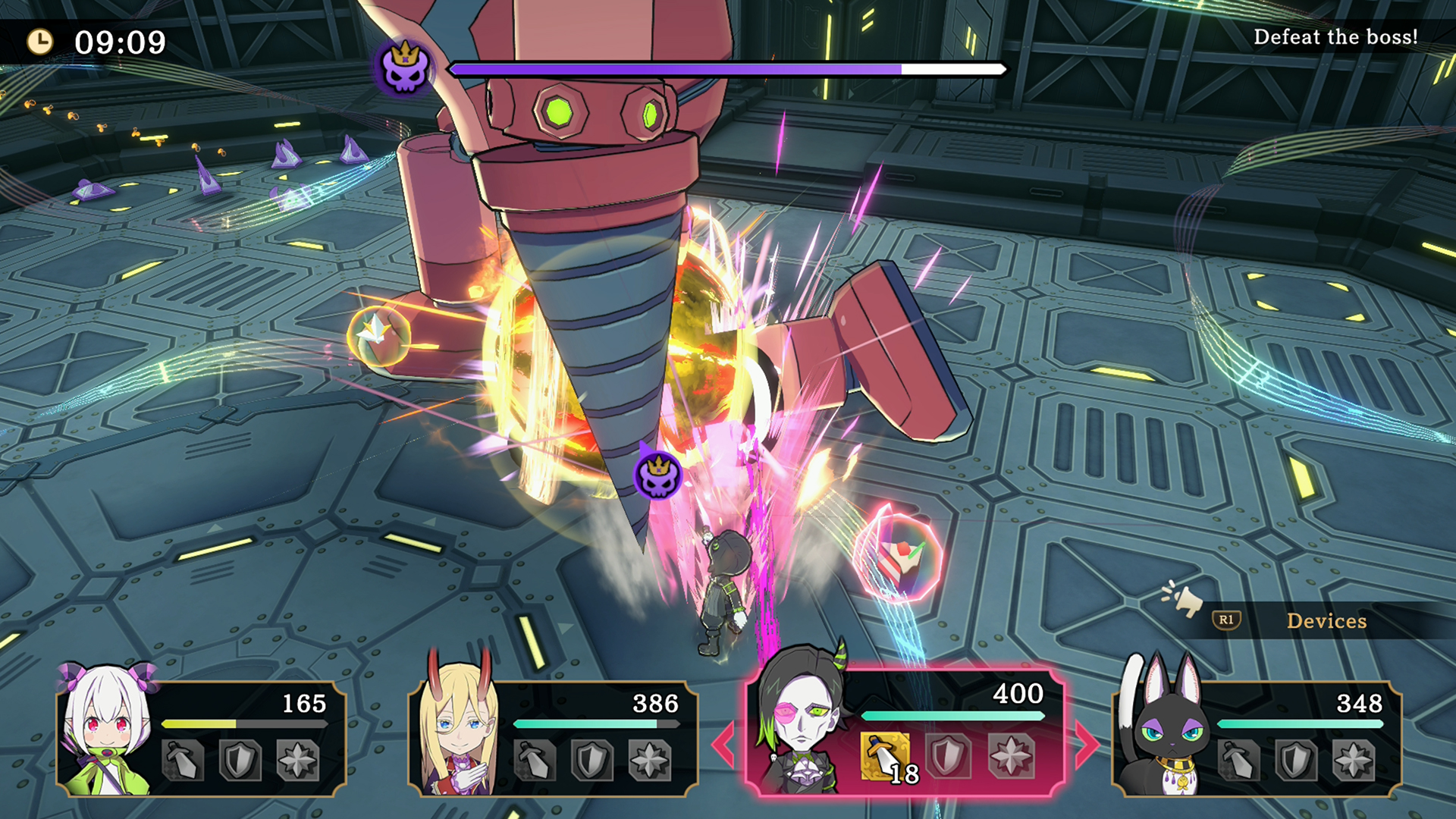Activate the golden sword buff icon showing 18

[x=885, y=756]
